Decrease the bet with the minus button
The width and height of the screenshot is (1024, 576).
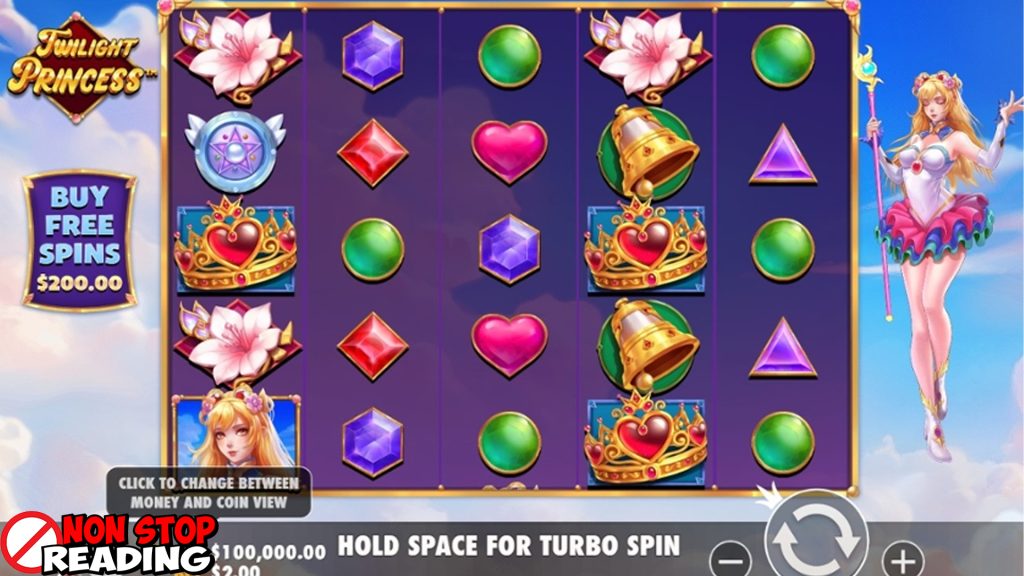coord(733,556)
